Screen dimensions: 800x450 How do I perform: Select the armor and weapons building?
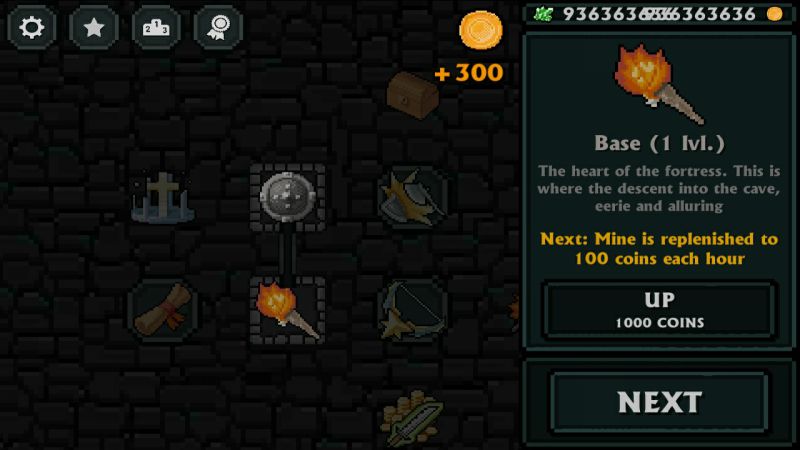[412, 197]
